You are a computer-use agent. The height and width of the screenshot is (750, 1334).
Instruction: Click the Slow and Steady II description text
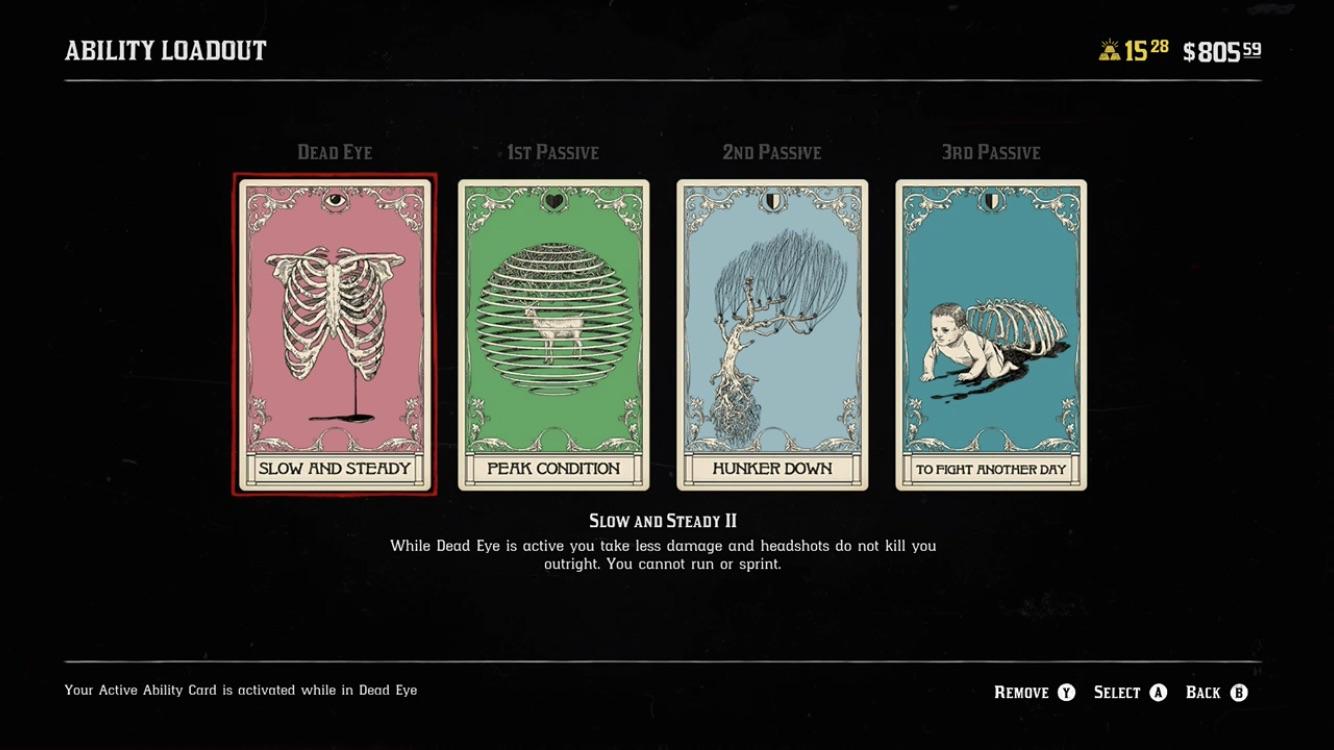667,554
